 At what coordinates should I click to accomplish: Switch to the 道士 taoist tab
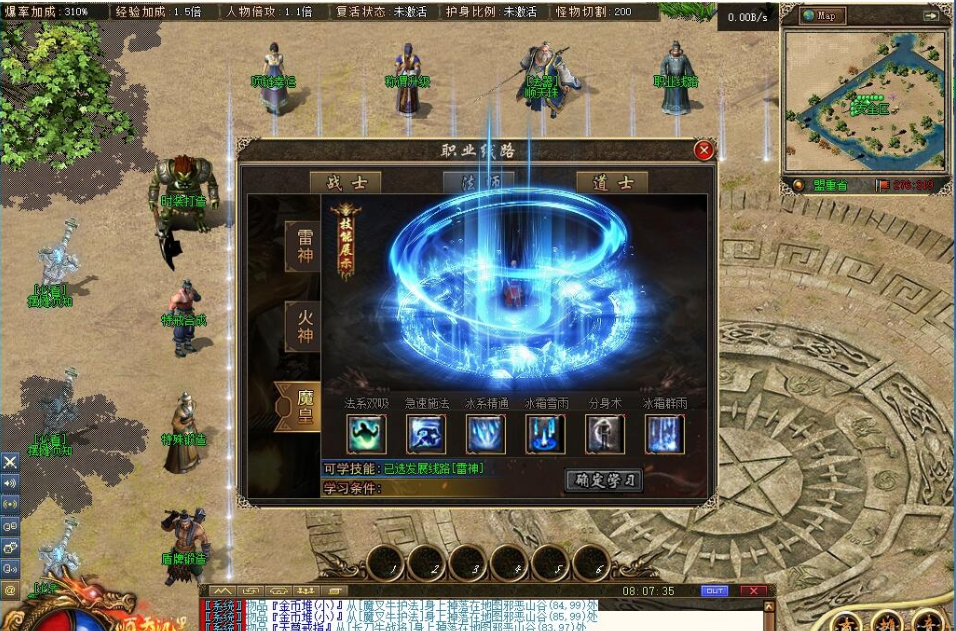pyautogui.click(x=612, y=183)
